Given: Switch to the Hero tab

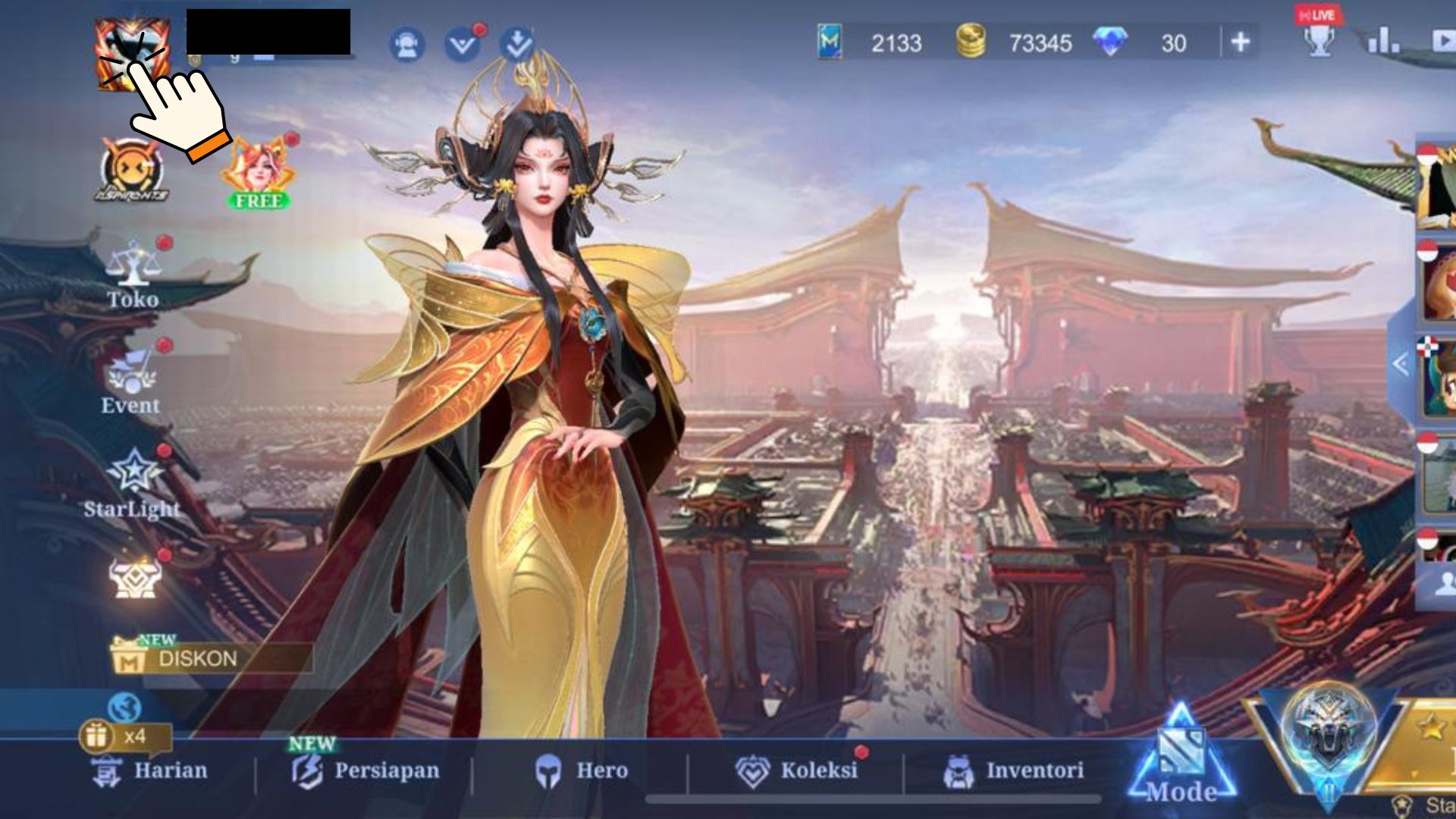Looking at the screenshot, I should (x=582, y=770).
